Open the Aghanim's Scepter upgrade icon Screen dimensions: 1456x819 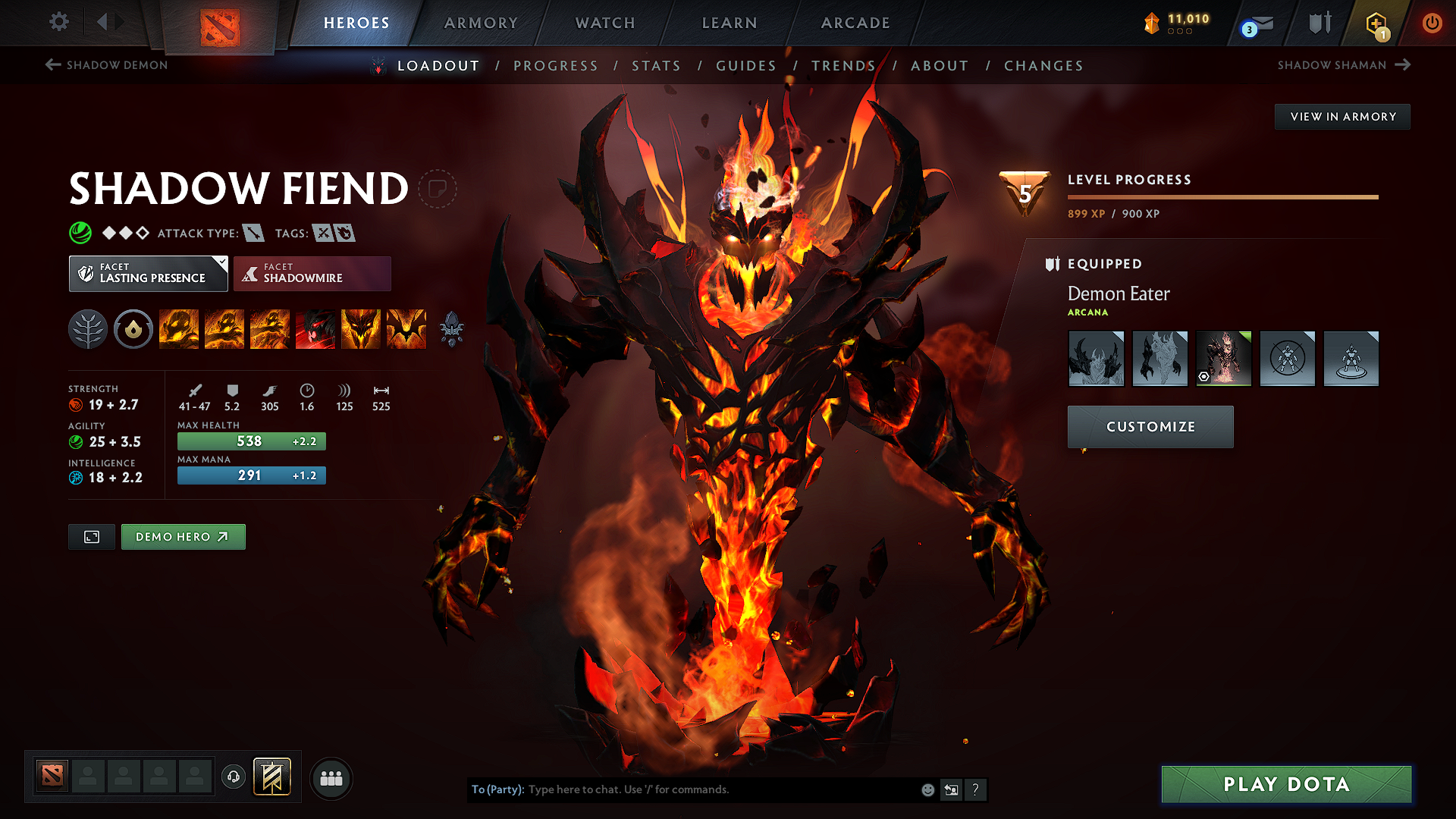tap(453, 329)
